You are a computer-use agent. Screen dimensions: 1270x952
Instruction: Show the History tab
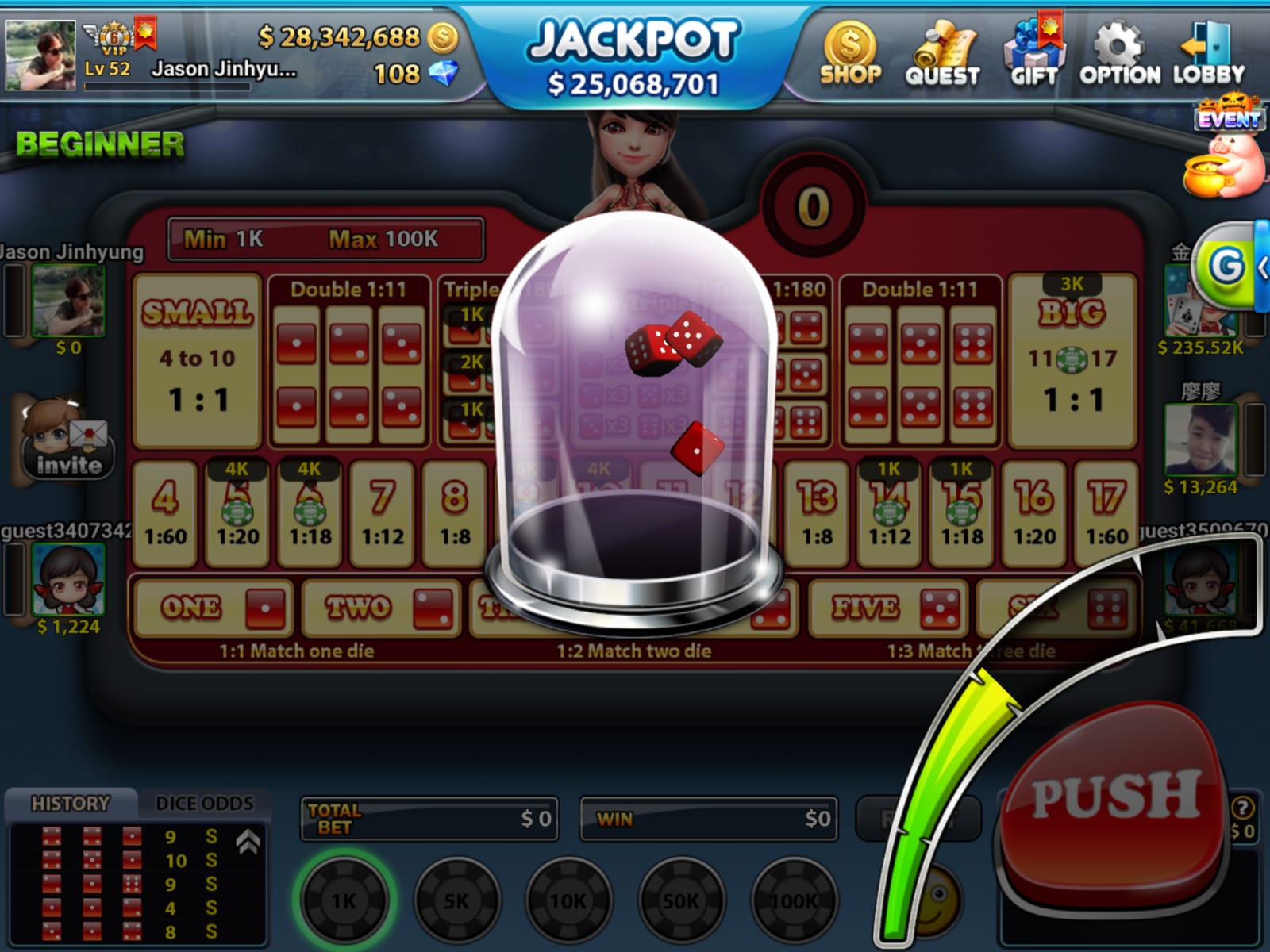[70, 804]
